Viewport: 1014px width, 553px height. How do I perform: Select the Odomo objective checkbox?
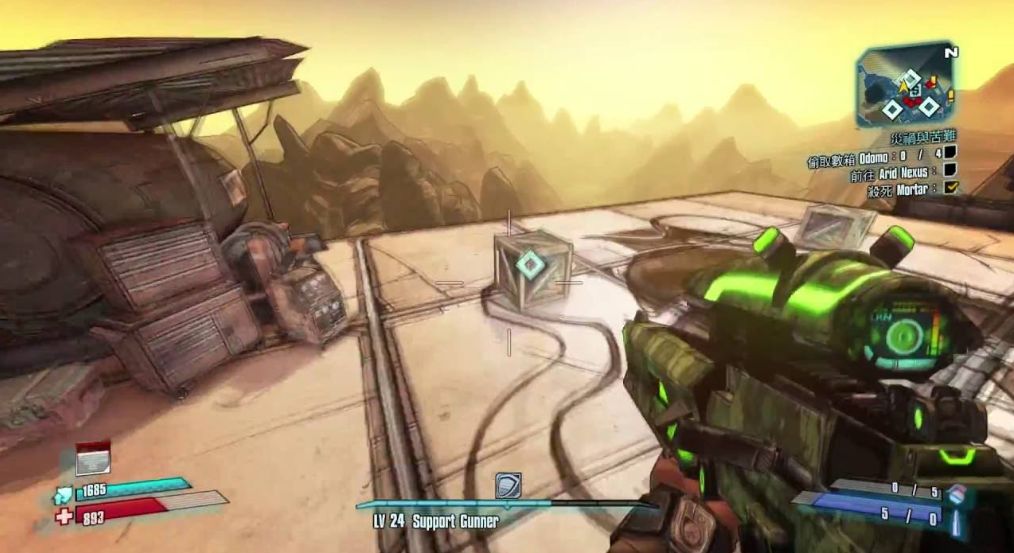[950, 152]
